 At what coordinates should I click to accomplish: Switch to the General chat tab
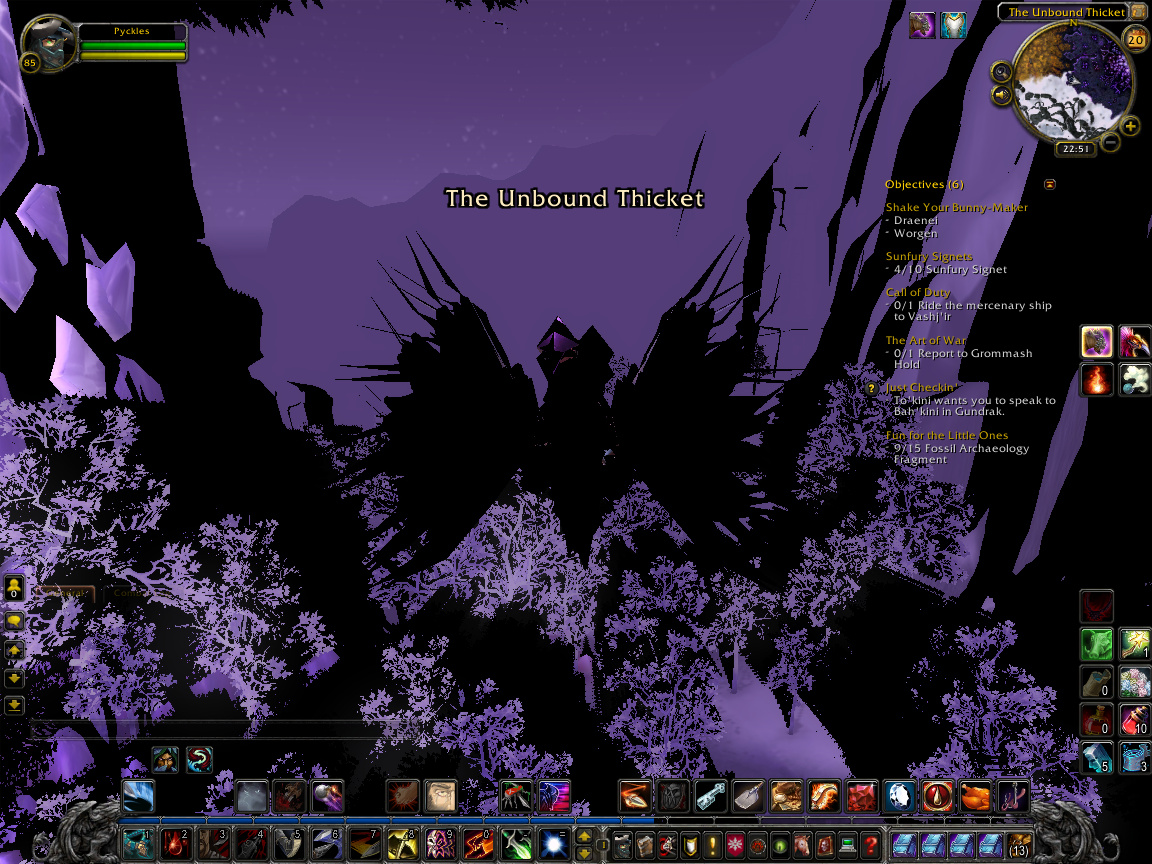pos(64,593)
